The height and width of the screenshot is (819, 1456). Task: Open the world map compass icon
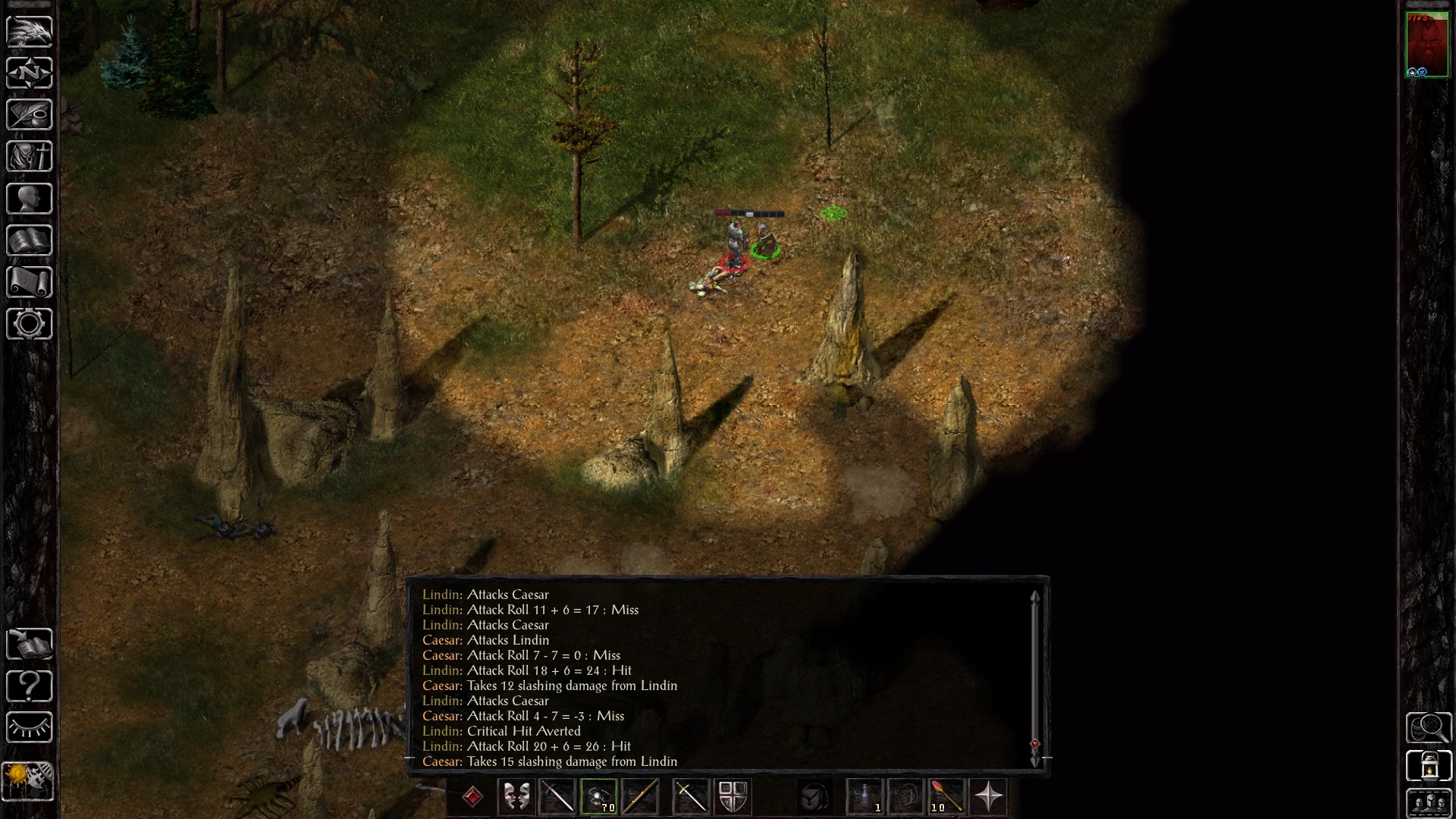pos(29,73)
